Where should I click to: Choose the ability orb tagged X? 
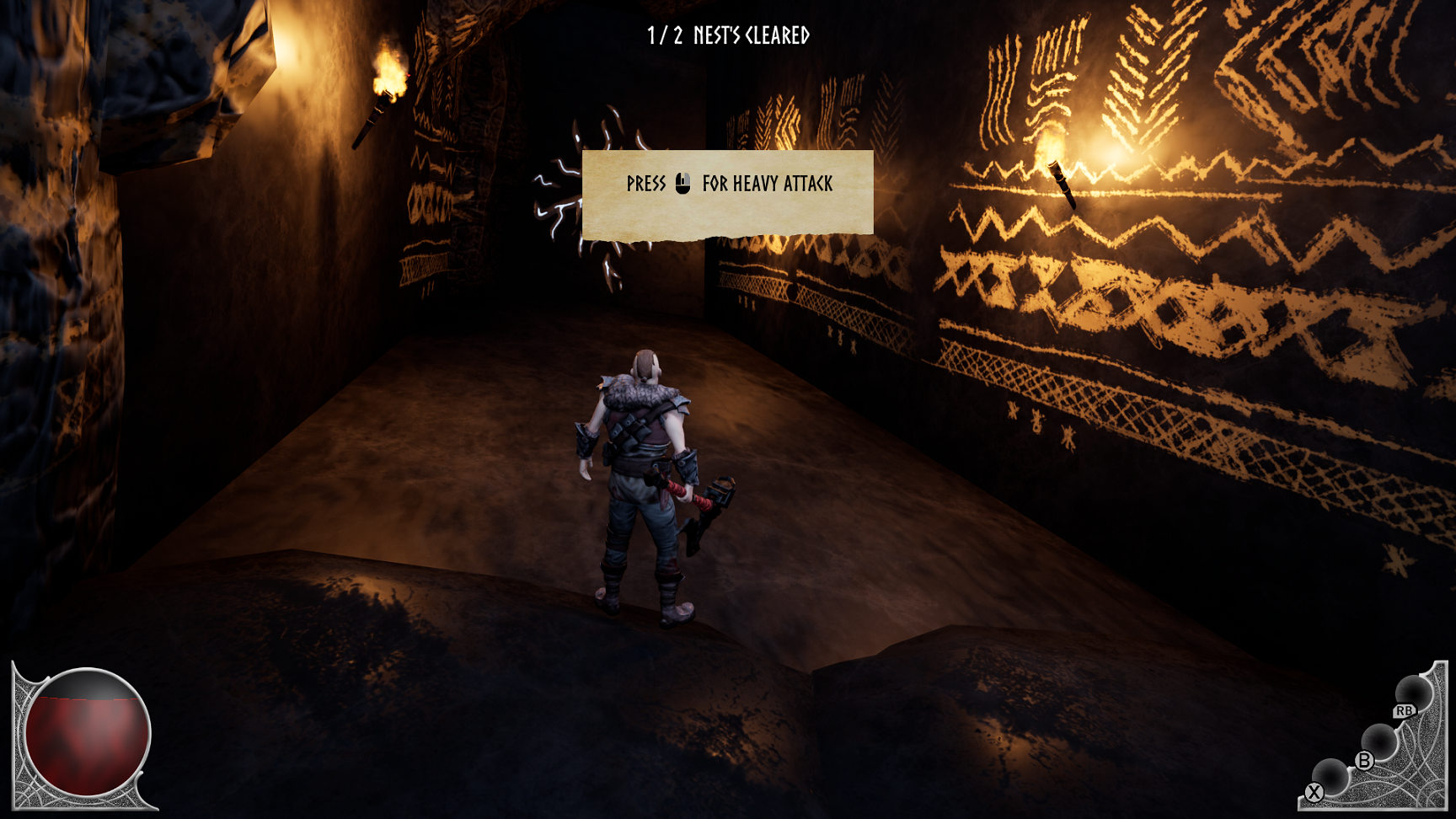pos(1330,775)
